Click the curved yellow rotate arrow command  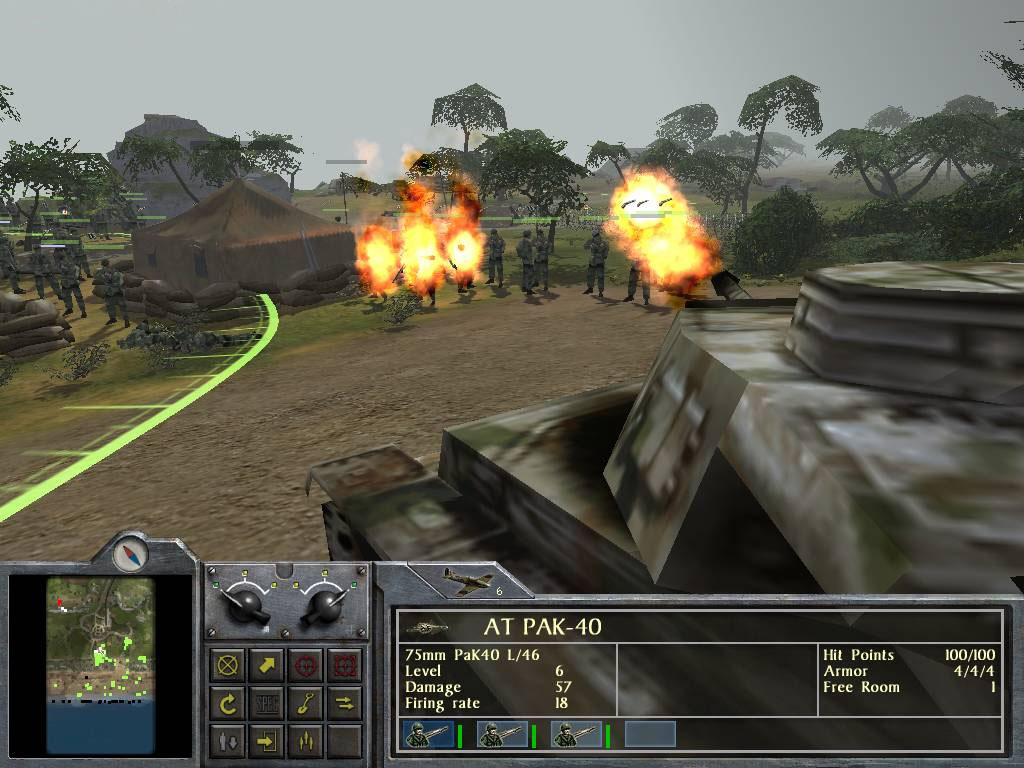pyautogui.click(x=229, y=703)
